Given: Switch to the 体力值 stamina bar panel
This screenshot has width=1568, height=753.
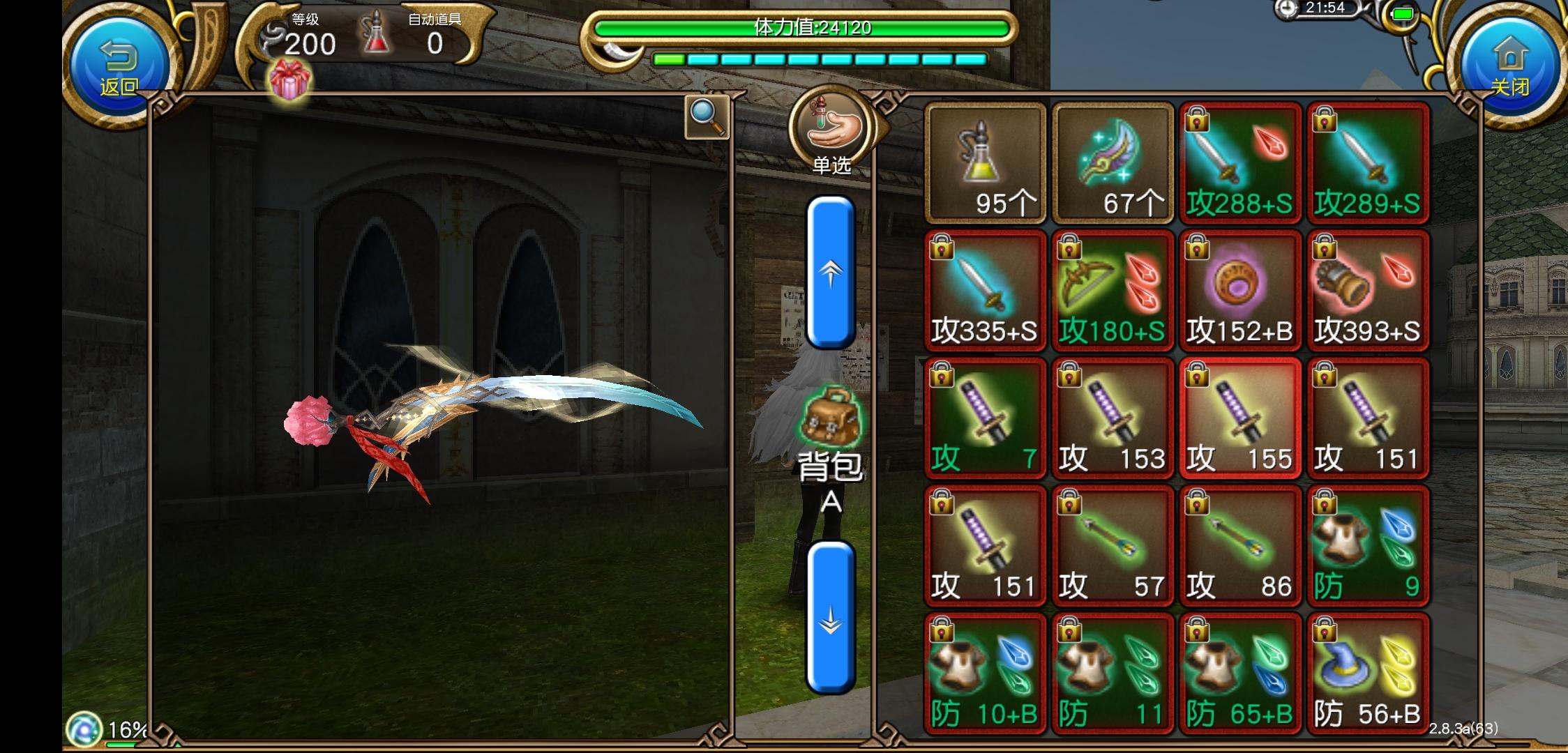Looking at the screenshot, I should tap(799, 29).
